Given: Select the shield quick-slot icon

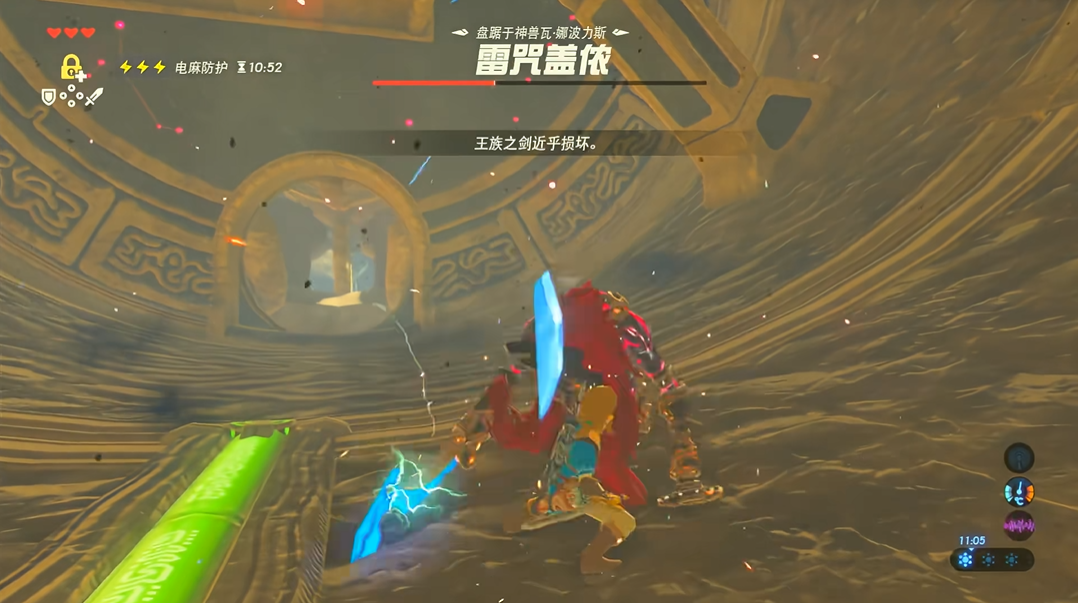Looking at the screenshot, I should click(48, 97).
